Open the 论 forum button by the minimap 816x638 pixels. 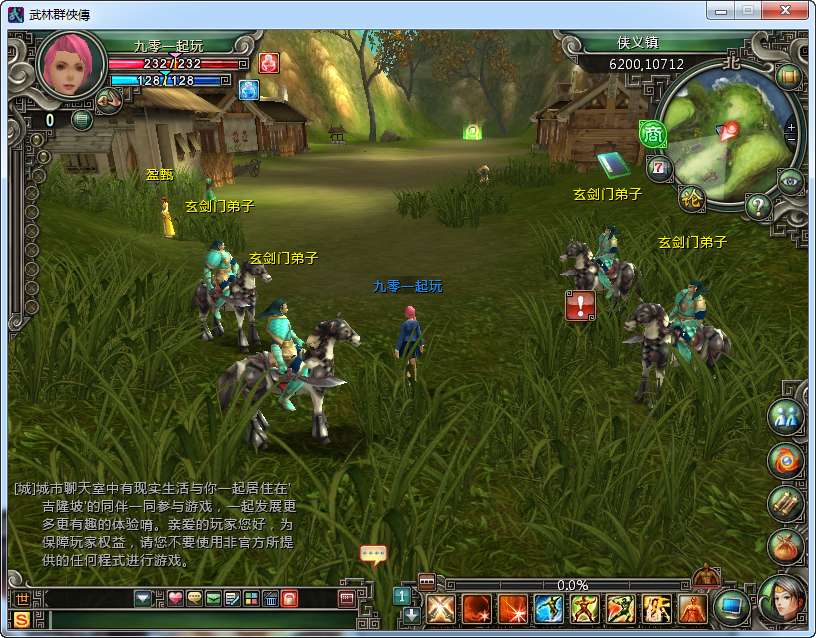click(x=691, y=198)
